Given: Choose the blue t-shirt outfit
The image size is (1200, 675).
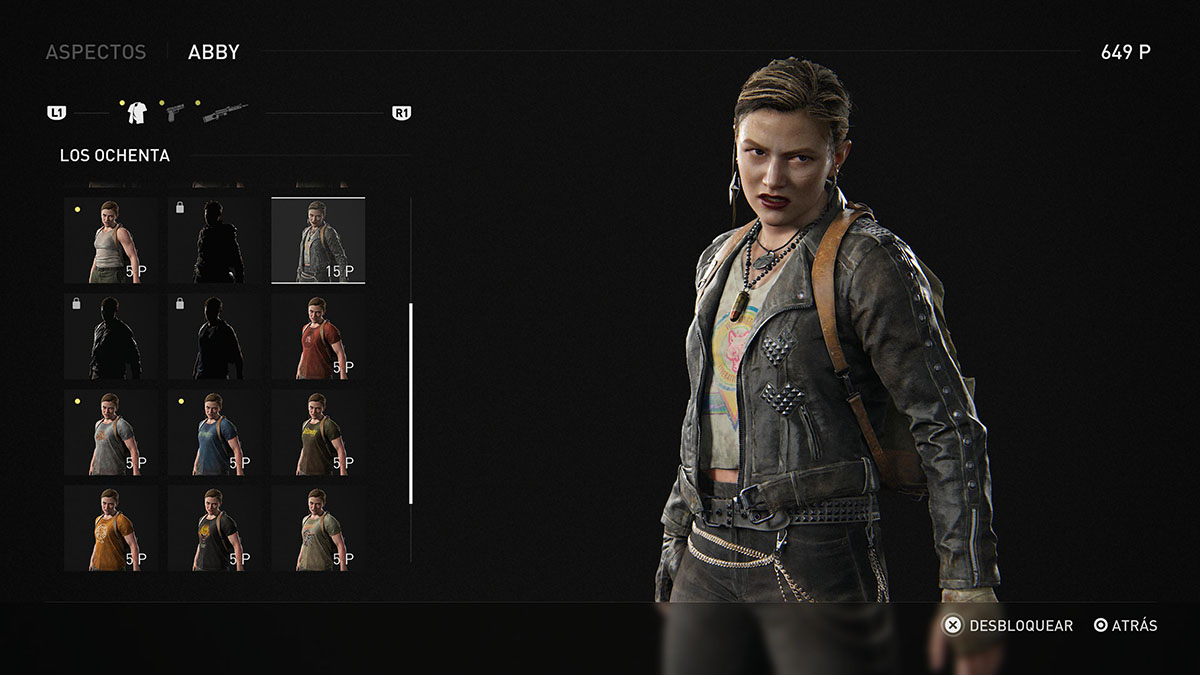Looking at the screenshot, I should point(214,432).
